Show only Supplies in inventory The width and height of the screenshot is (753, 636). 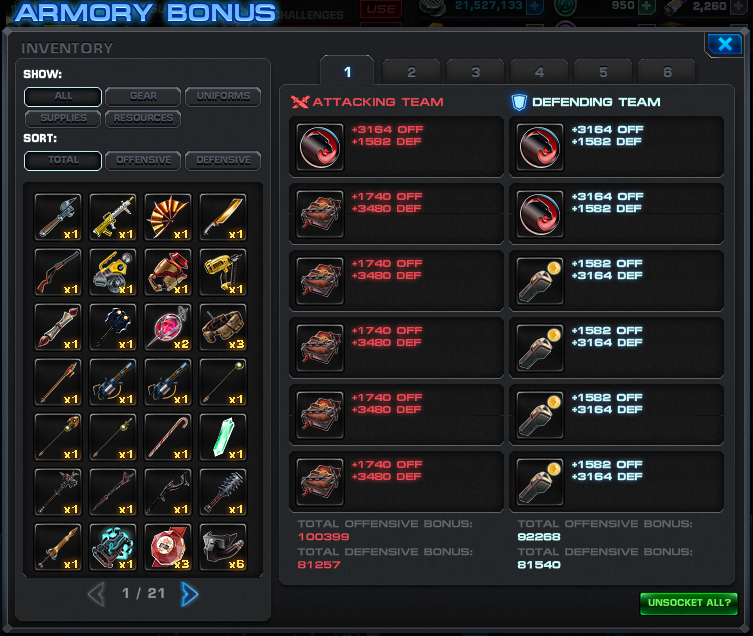[63, 118]
